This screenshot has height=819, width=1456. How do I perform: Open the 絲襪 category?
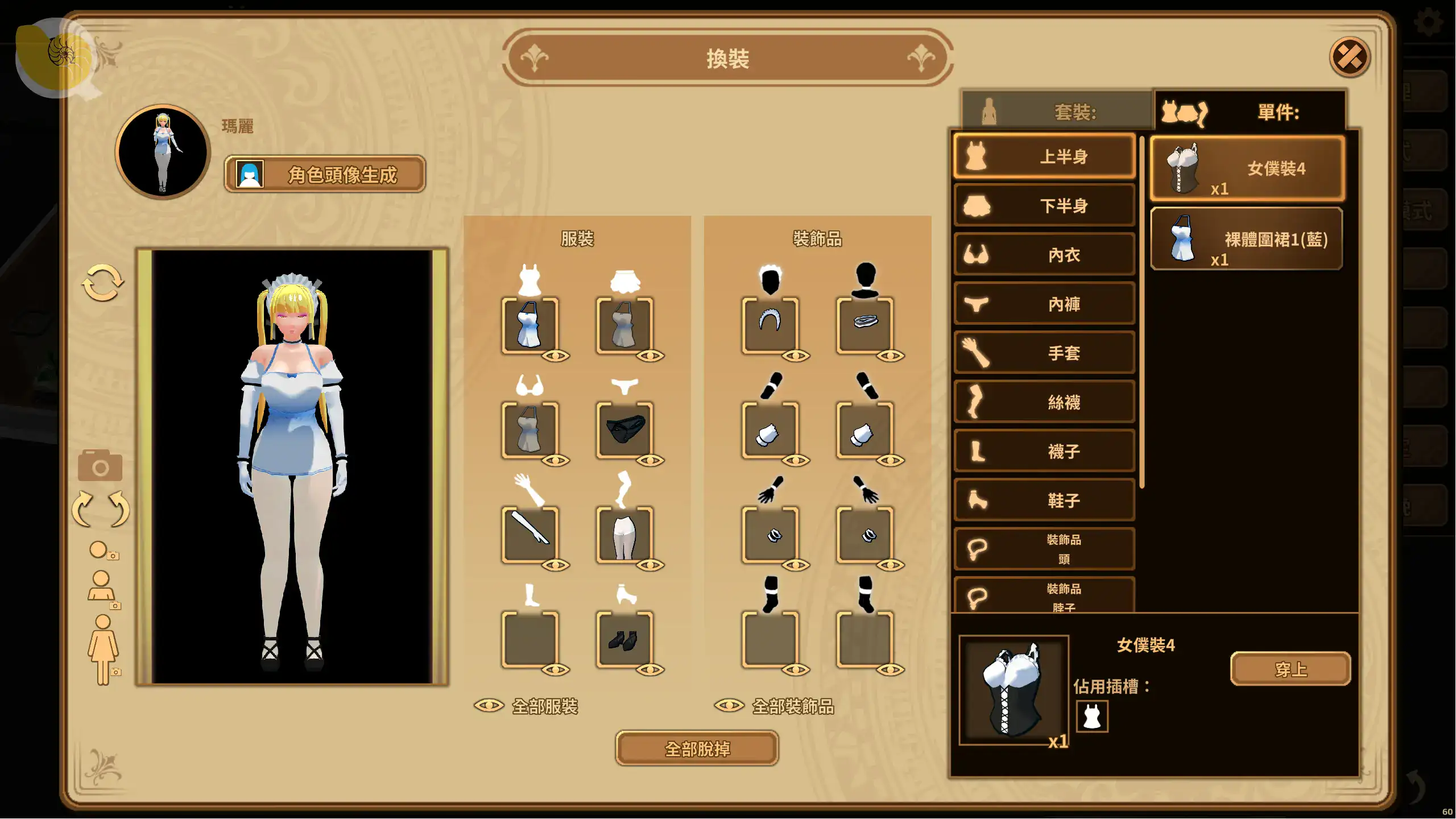click(x=1044, y=402)
